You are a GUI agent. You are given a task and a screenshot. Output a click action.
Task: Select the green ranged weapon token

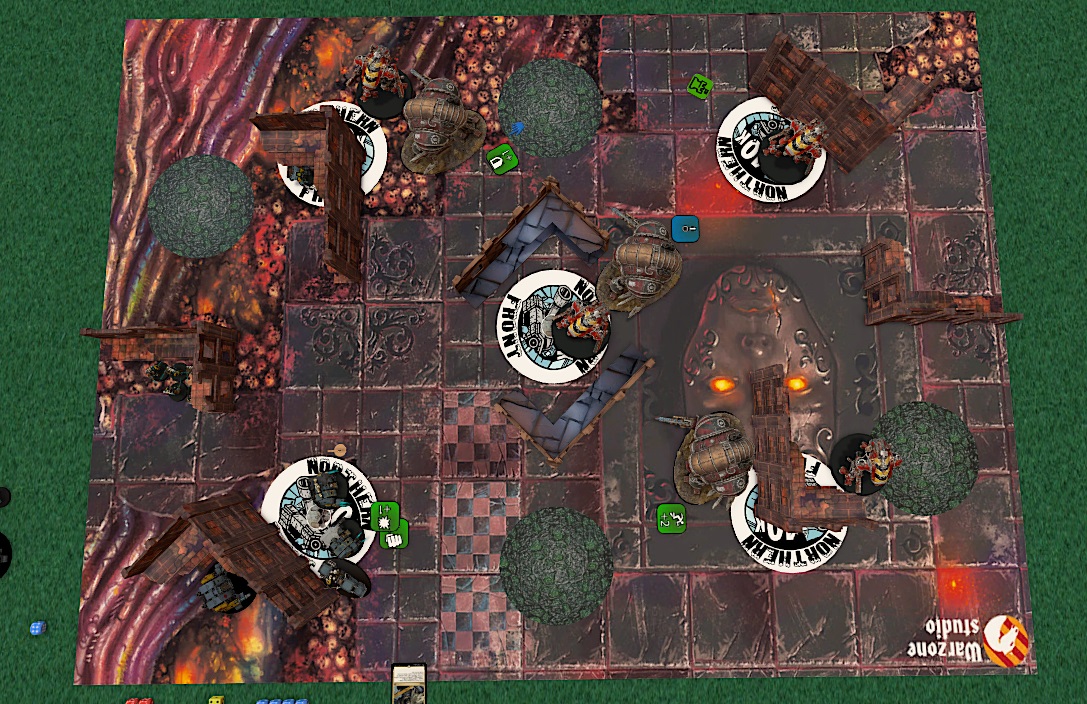(500, 158)
